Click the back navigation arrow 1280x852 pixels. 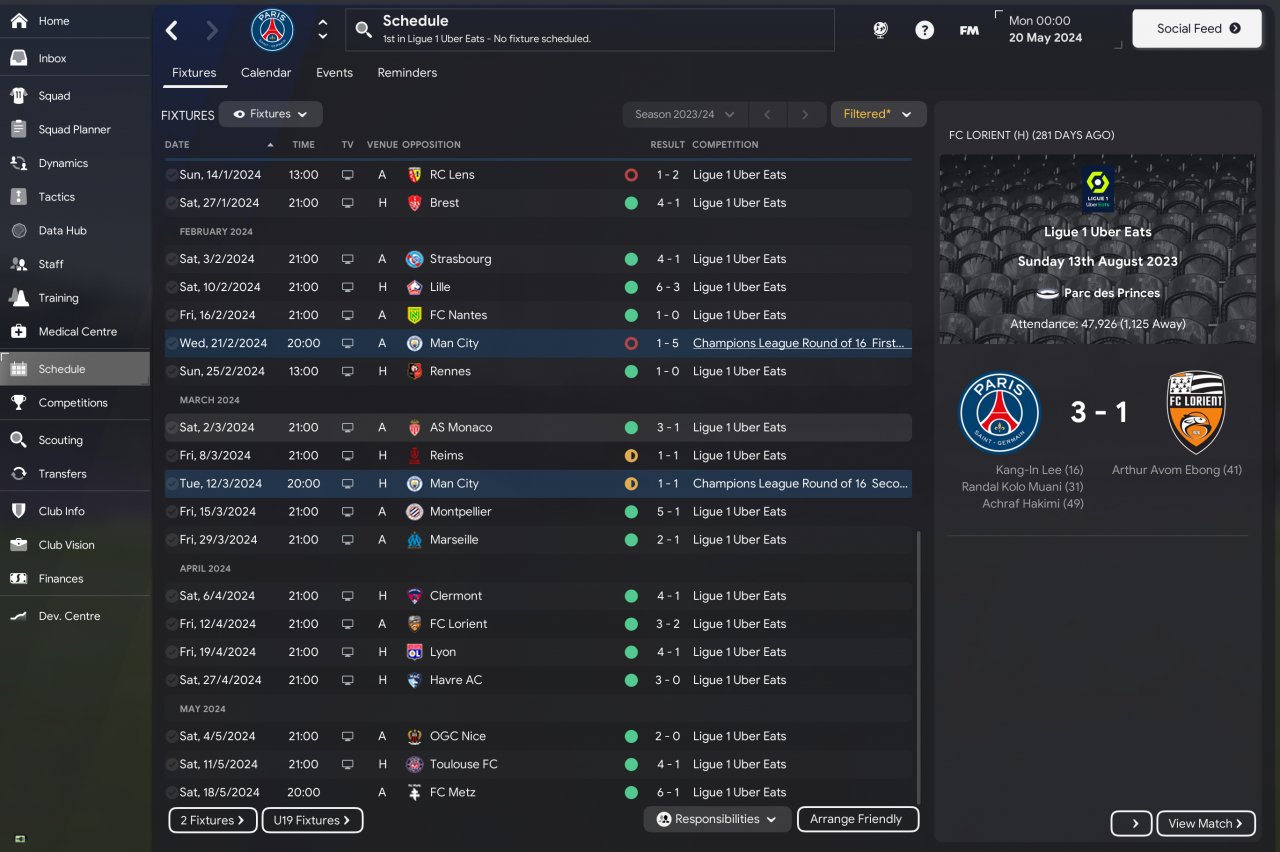[172, 30]
